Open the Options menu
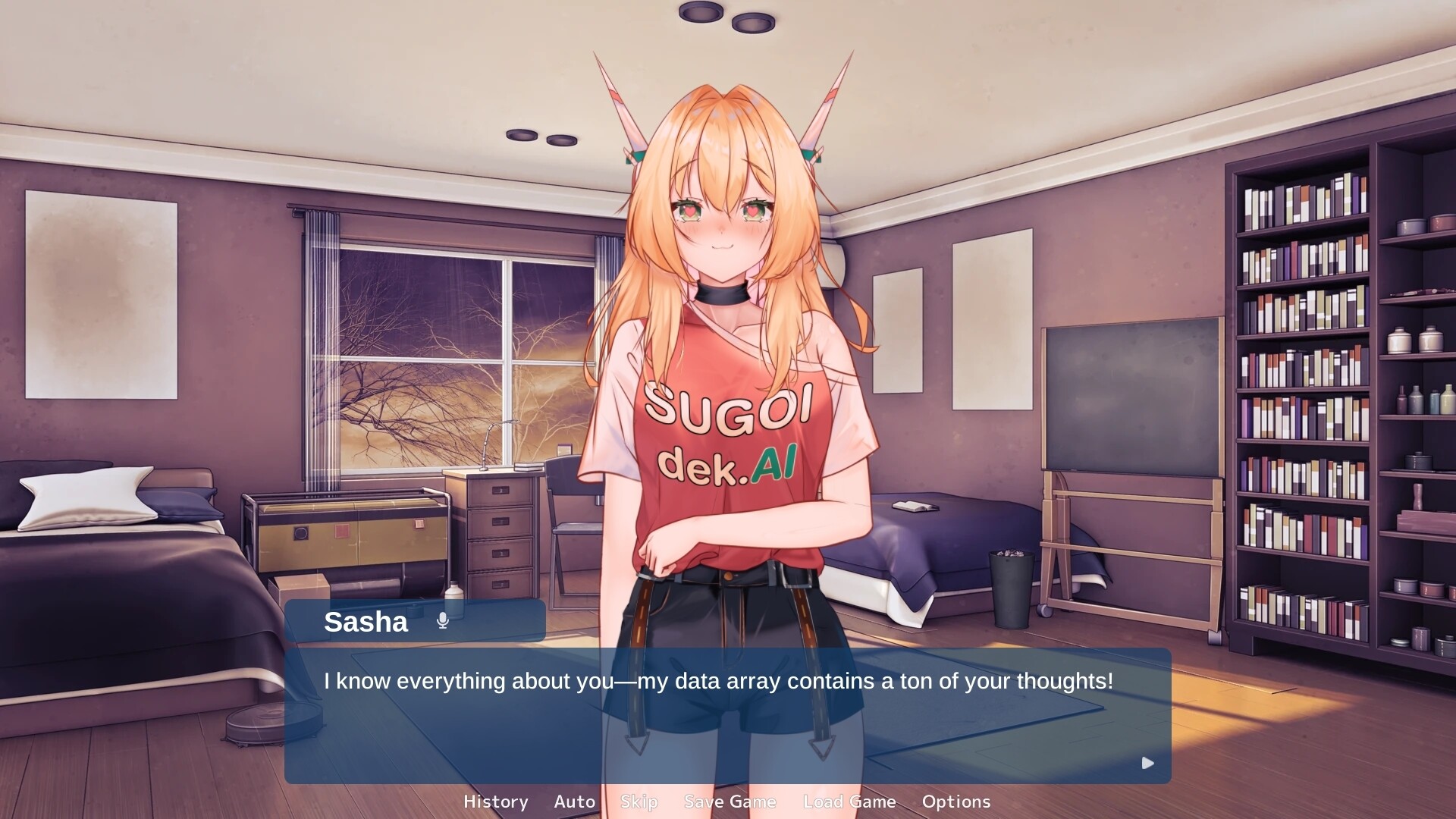1456x819 pixels. [955, 802]
